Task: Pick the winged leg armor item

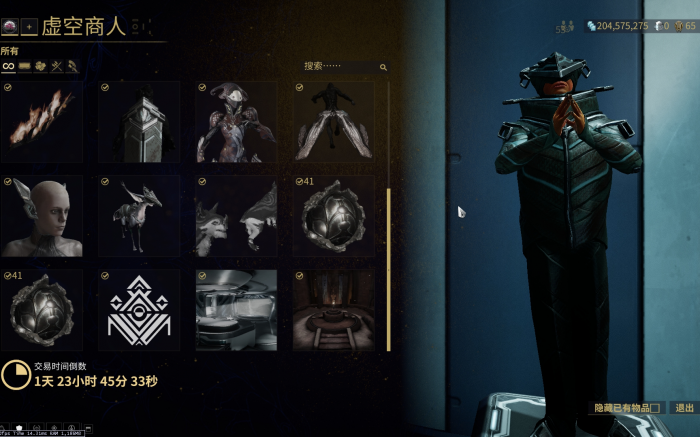Action: (334, 122)
